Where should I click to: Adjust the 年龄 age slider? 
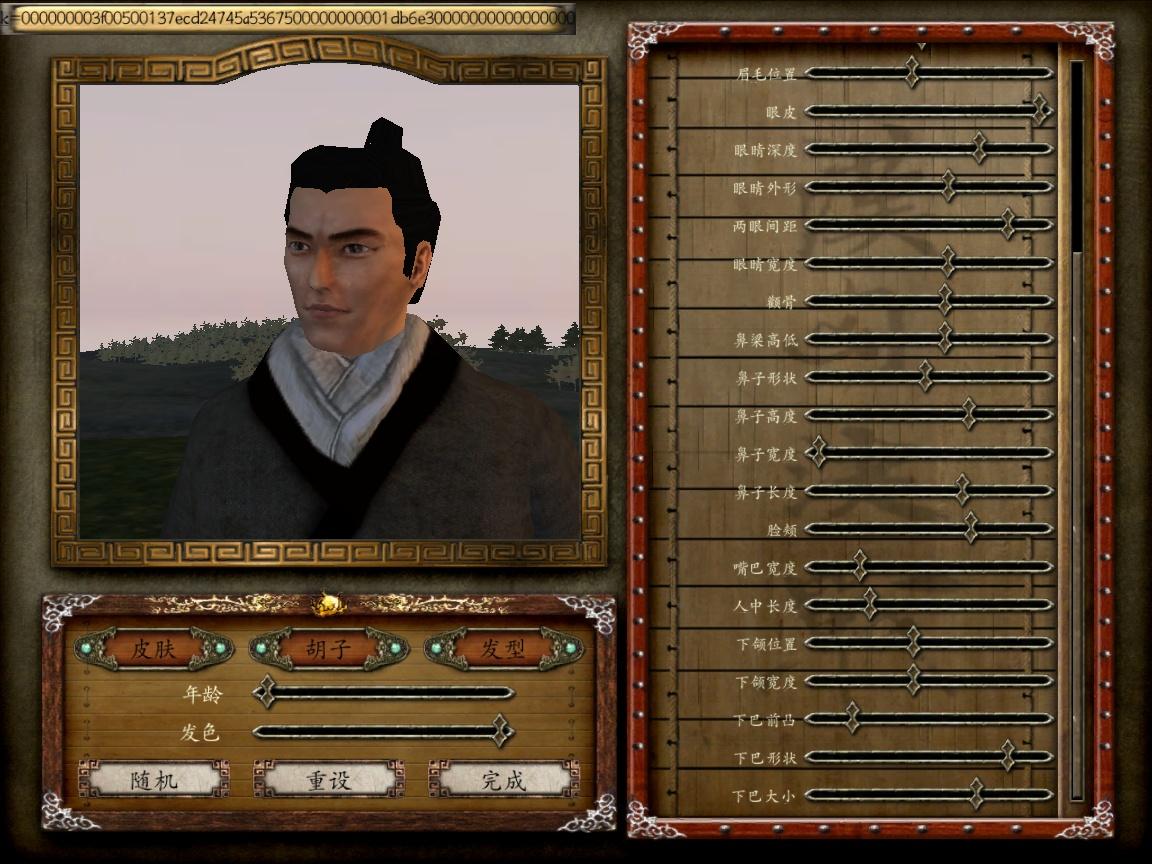[x=265, y=692]
